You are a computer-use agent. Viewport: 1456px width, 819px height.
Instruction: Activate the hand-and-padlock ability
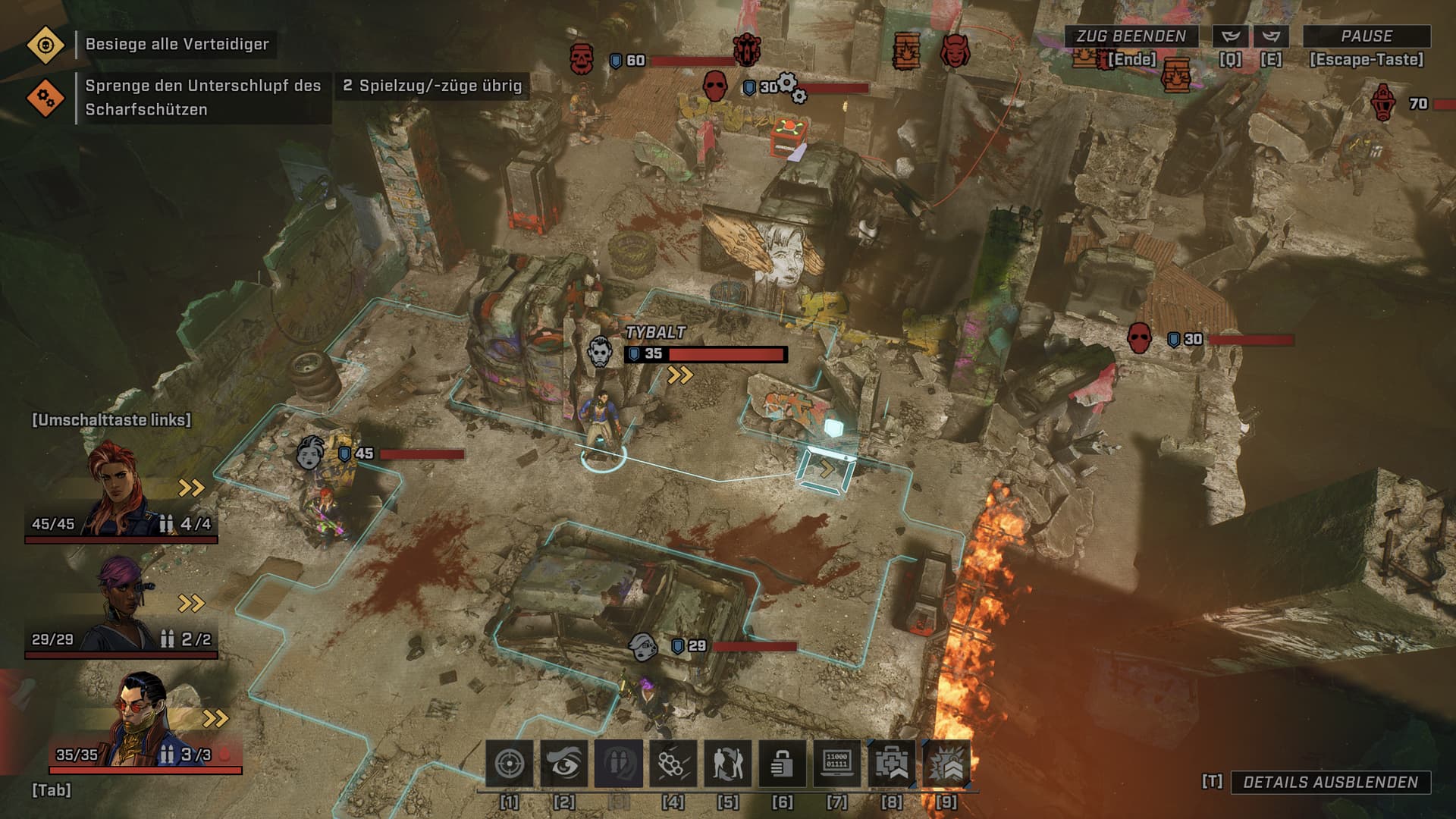[783, 764]
